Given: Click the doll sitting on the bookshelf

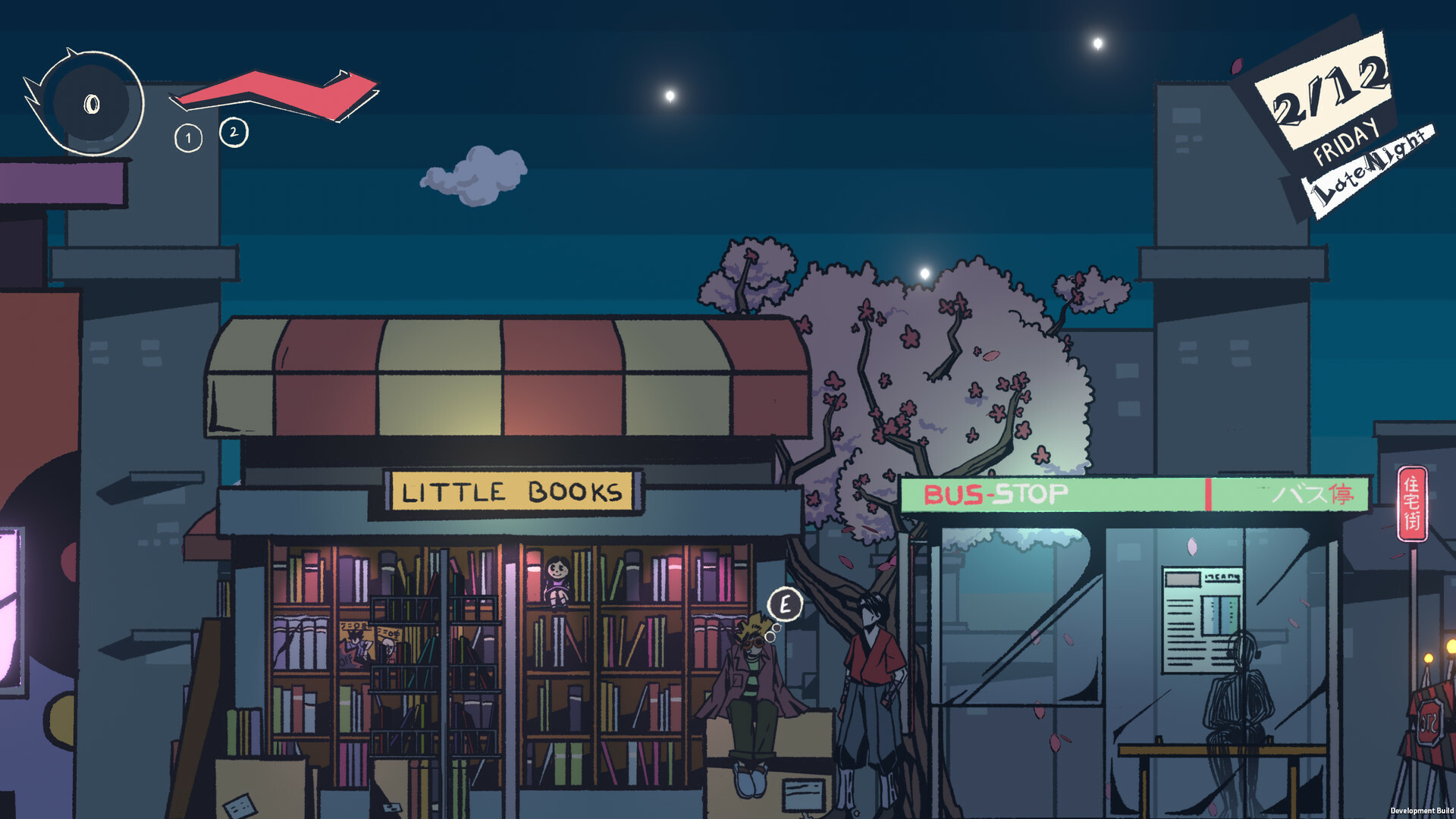Looking at the screenshot, I should (557, 582).
